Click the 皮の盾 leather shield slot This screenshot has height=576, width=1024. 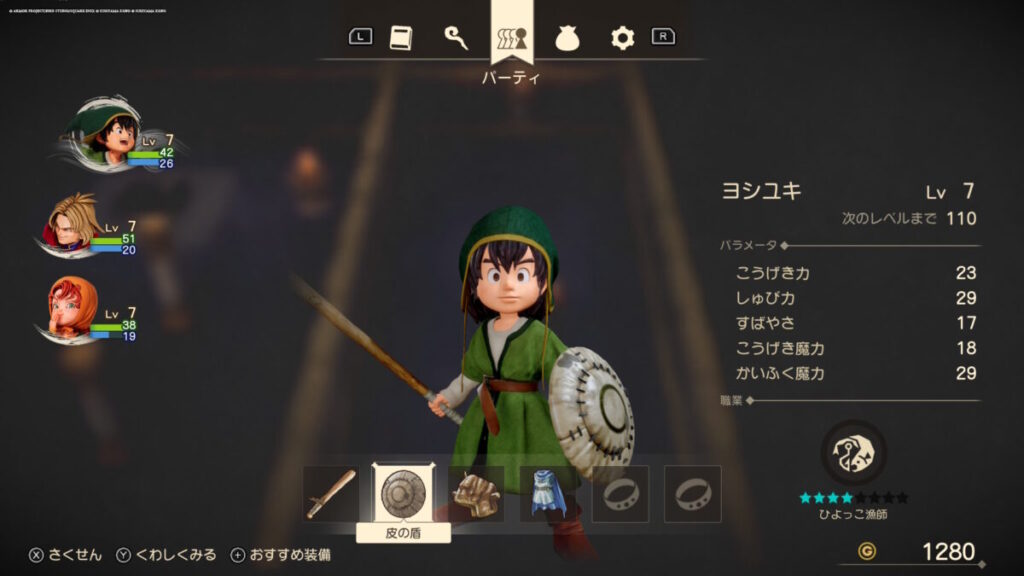[x=403, y=493]
